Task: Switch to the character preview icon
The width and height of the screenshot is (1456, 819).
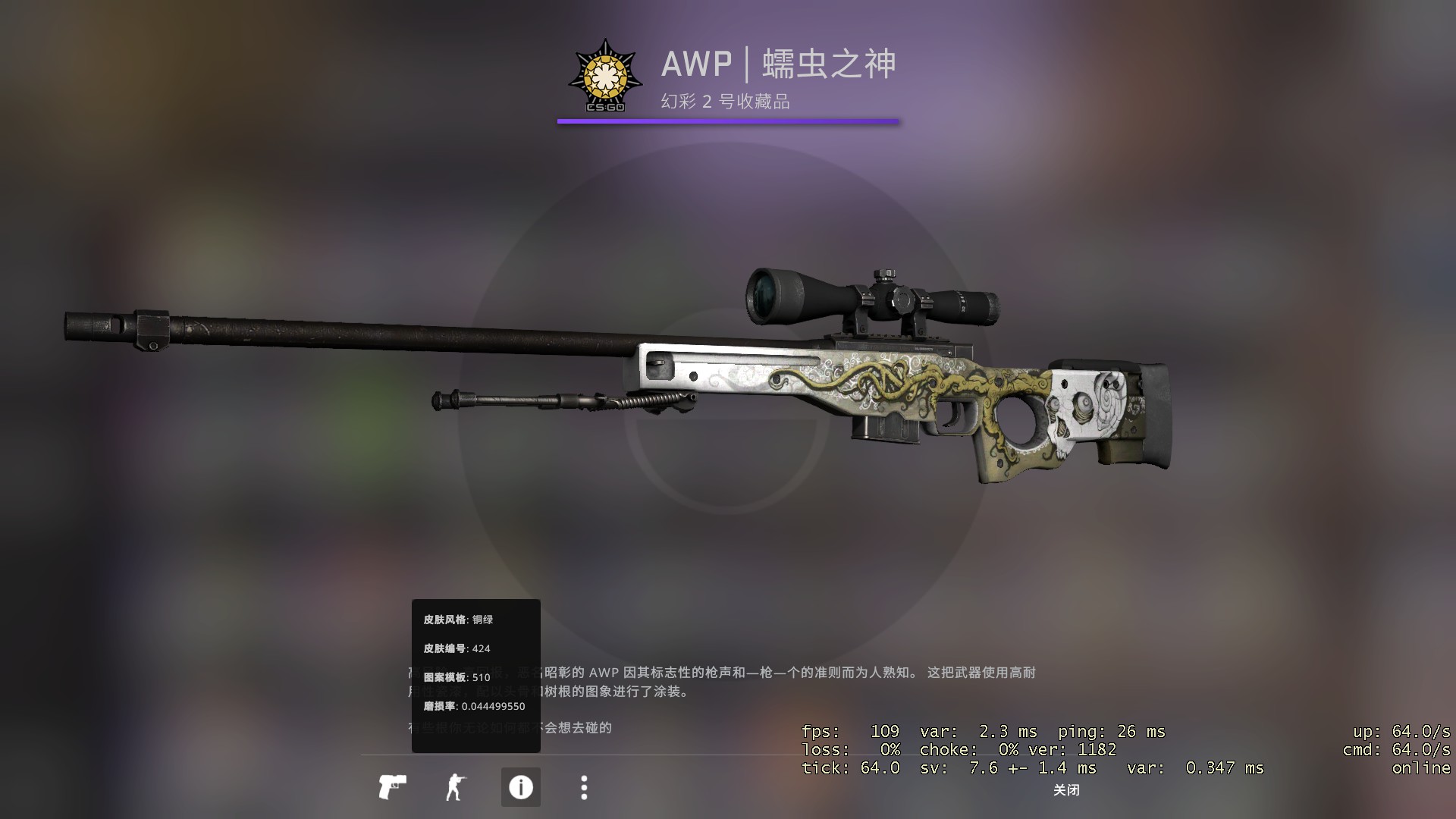Action: tap(455, 787)
